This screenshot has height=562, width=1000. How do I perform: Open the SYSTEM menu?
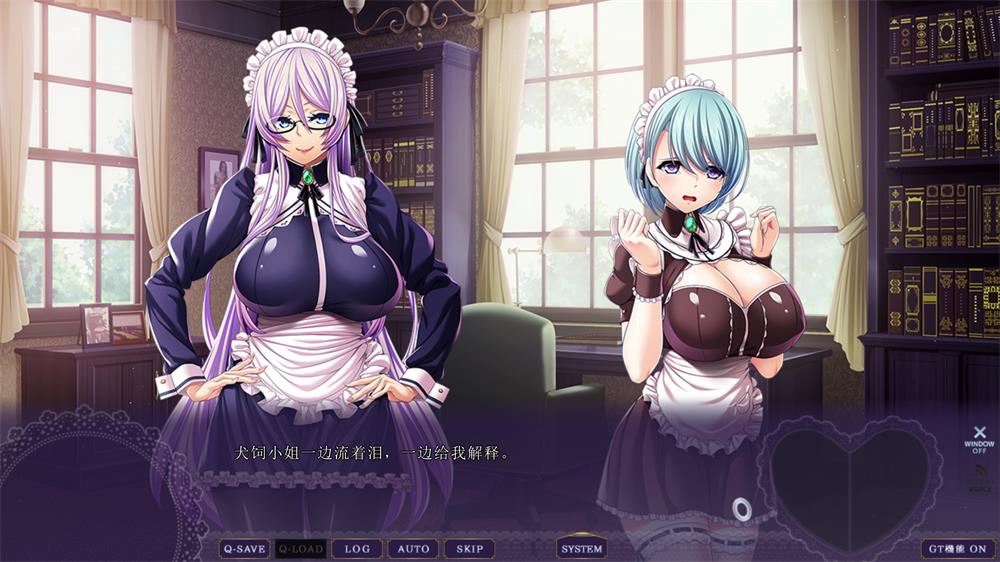tap(582, 548)
